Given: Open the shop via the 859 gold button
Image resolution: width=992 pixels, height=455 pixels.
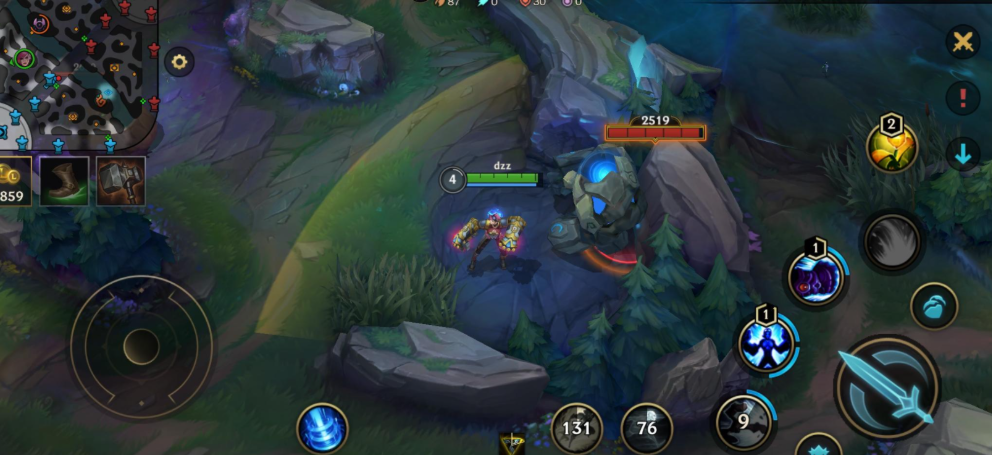Looking at the screenshot, I should 14,181.
